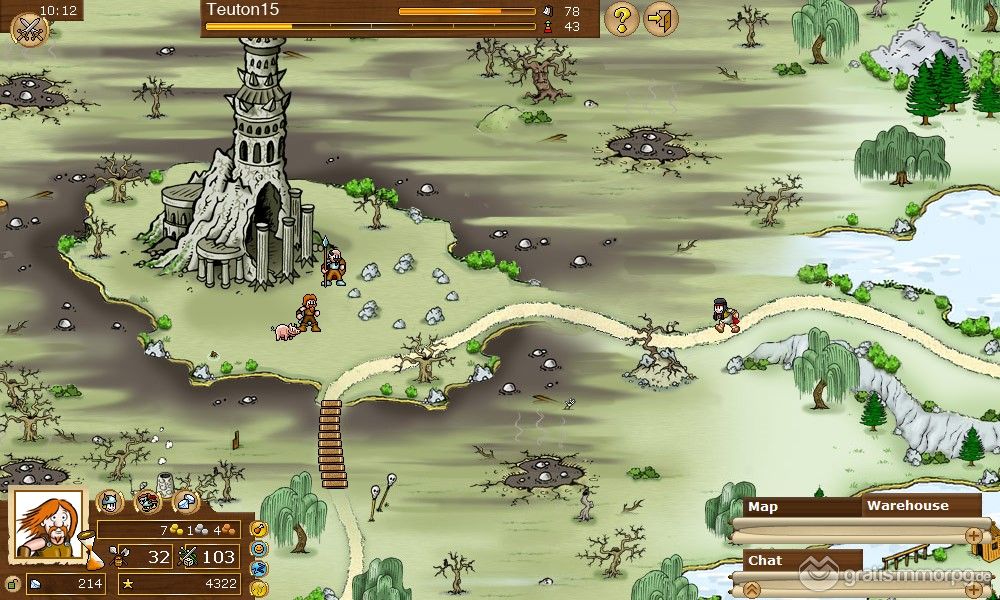Image resolution: width=1000 pixels, height=600 pixels.
Task: Open the Chat tab
Action: (766, 561)
